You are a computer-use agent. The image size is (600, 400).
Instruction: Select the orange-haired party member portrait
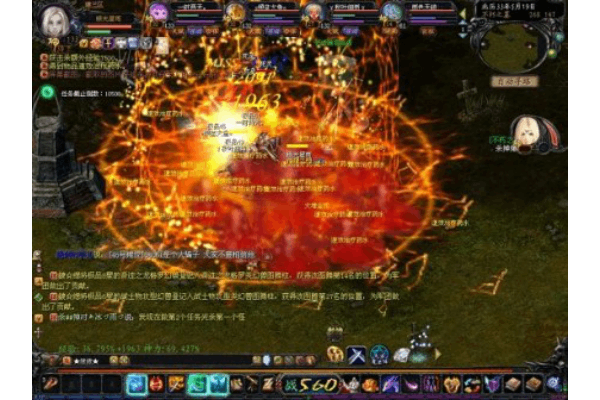click(x=235, y=12)
